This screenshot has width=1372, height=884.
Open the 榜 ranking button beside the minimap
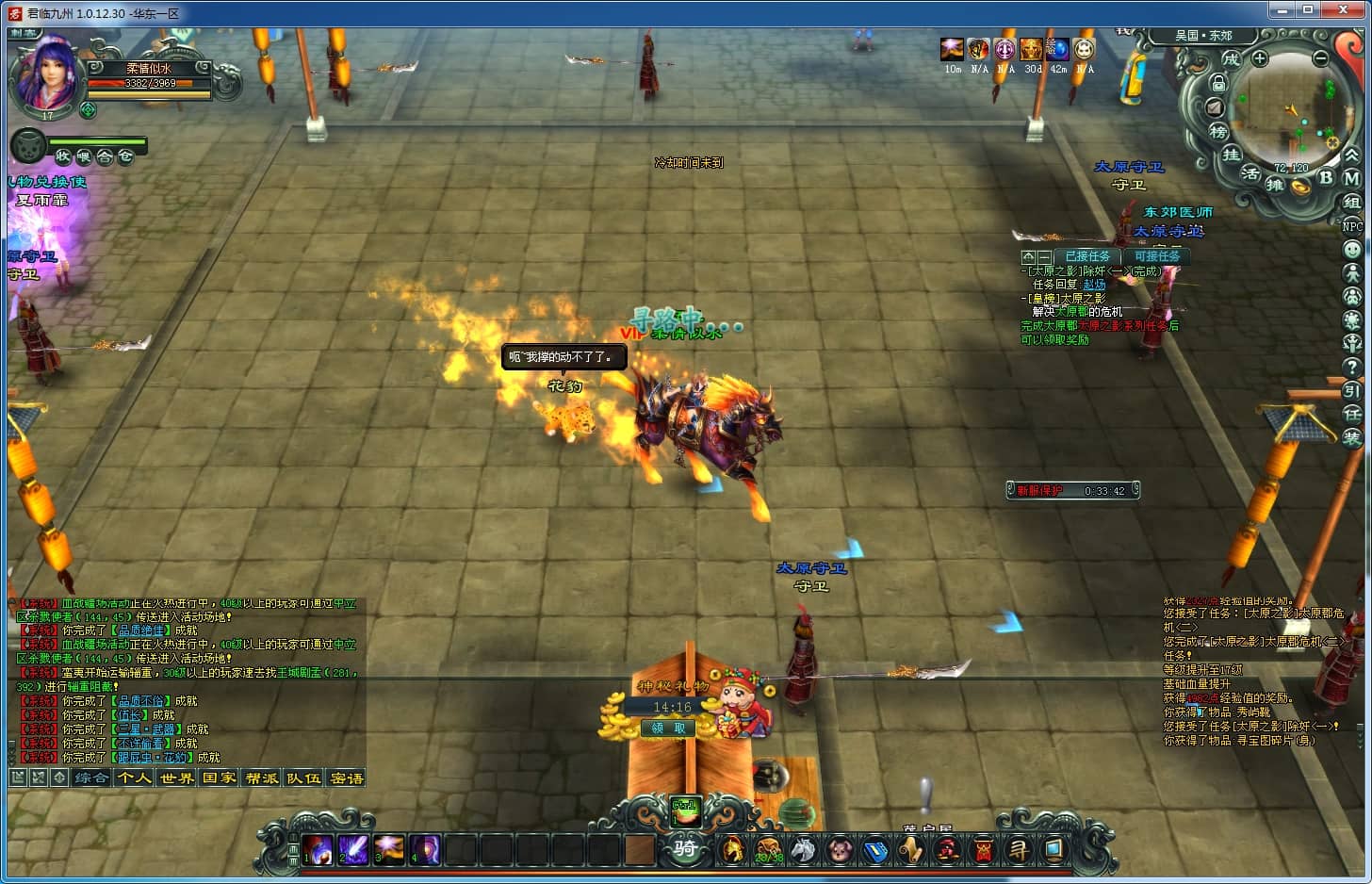[1218, 131]
